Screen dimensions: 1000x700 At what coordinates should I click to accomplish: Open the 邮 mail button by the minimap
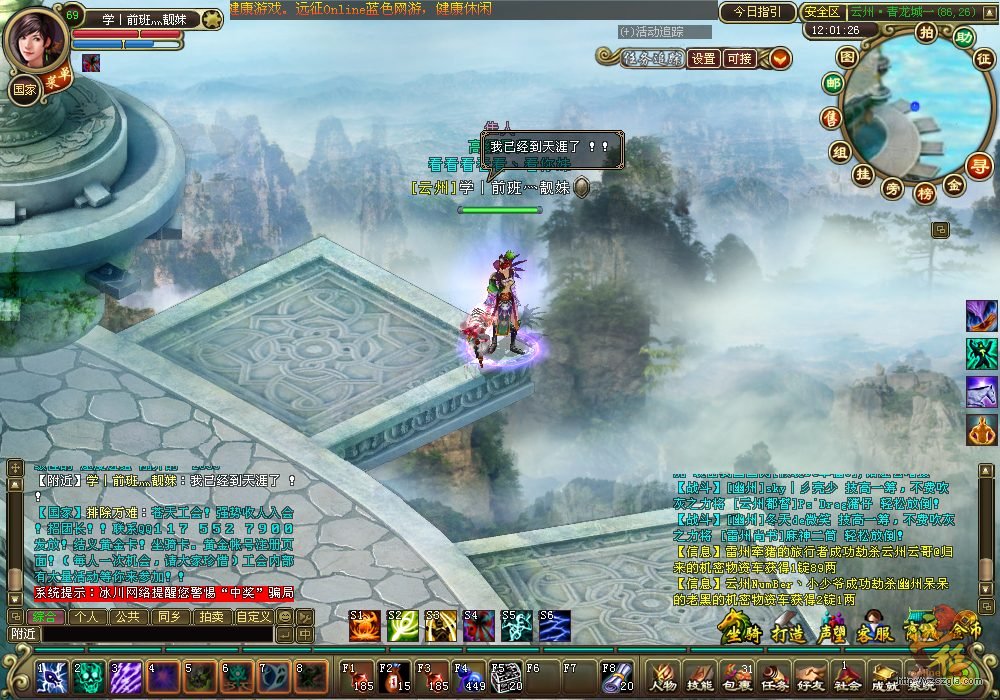[x=833, y=84]
